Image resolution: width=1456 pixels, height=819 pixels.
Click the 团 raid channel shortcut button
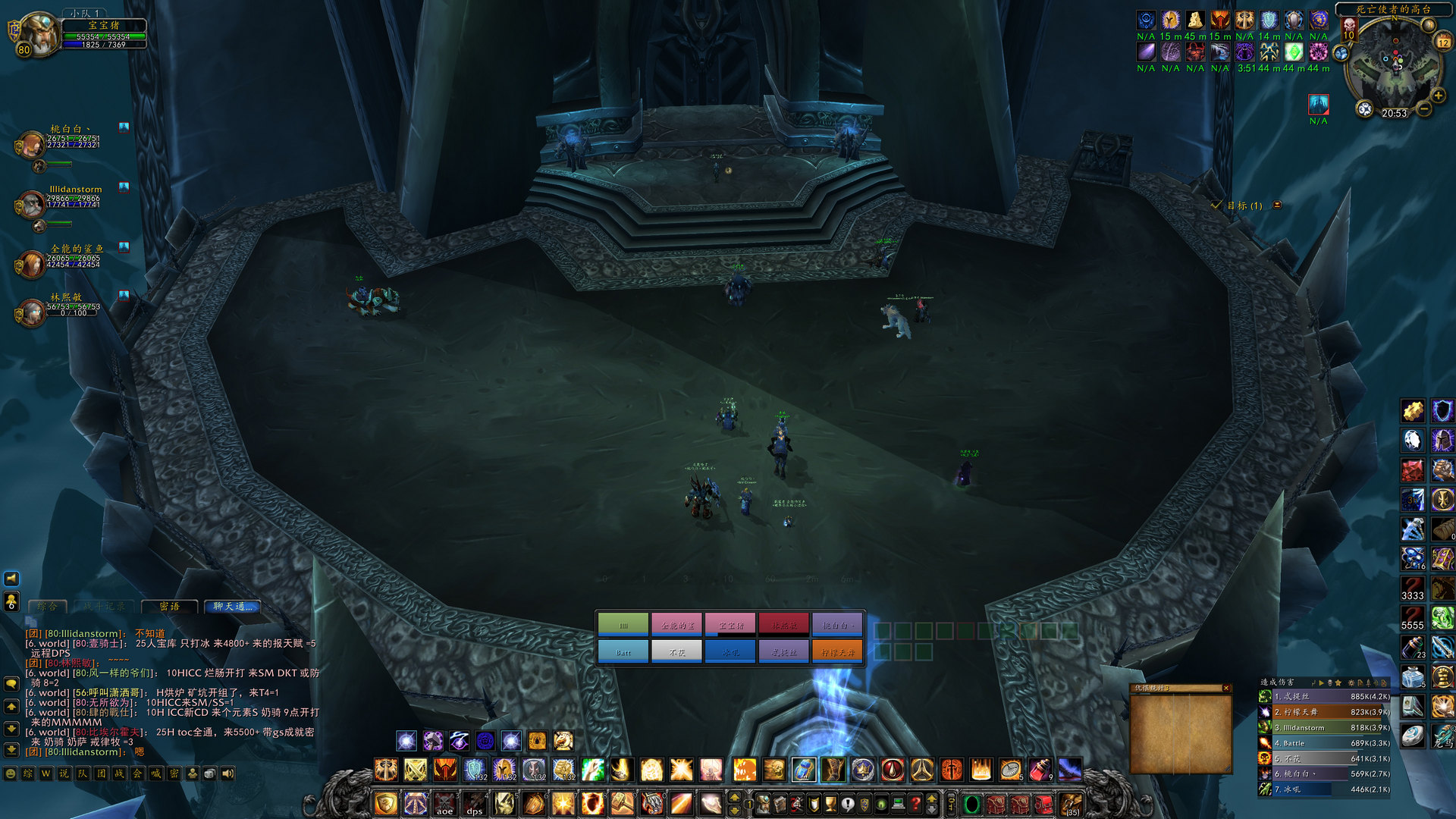(x=101, y=773)
